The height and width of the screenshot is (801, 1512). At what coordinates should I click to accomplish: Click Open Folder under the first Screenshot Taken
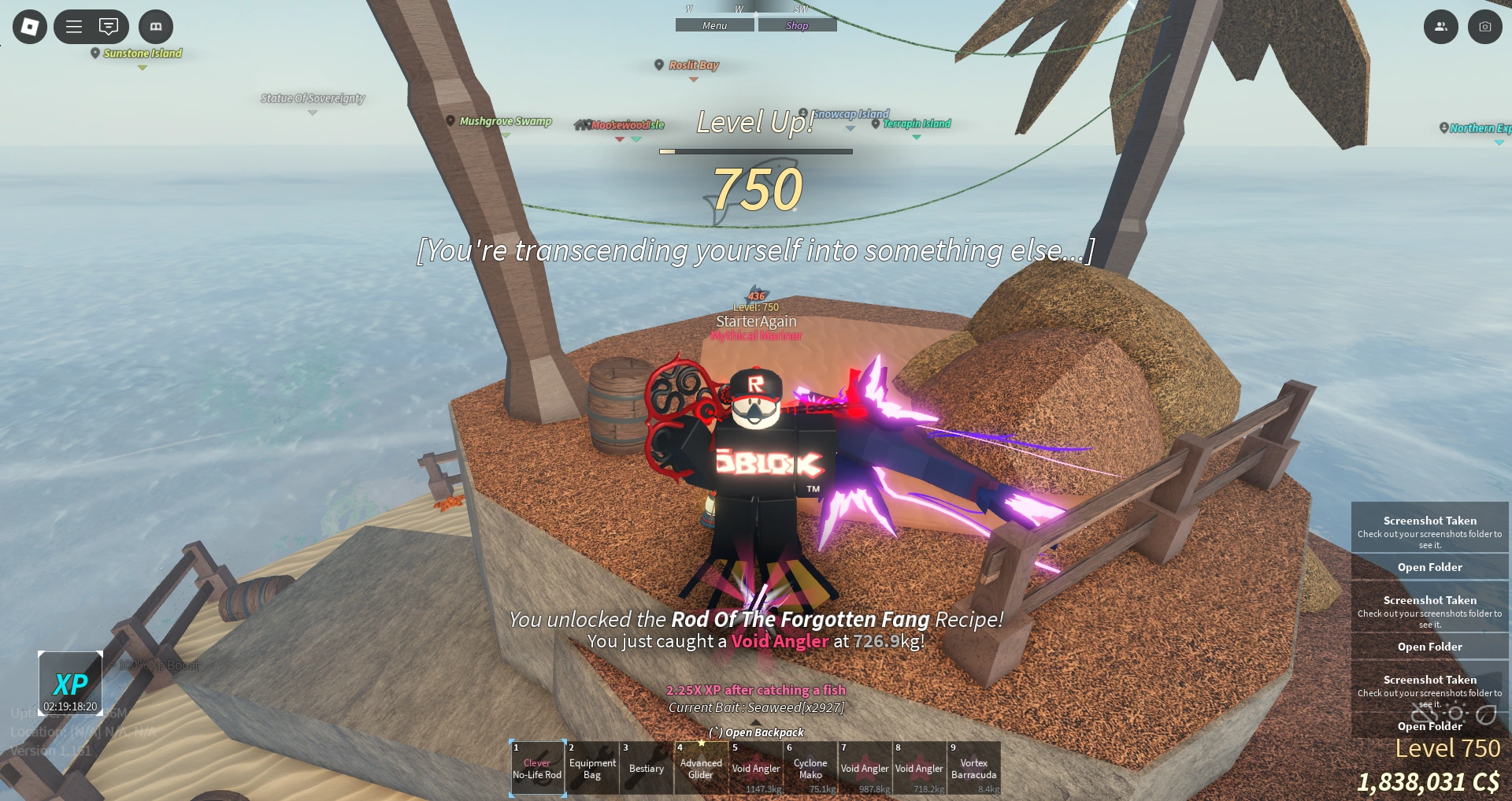1429,566
